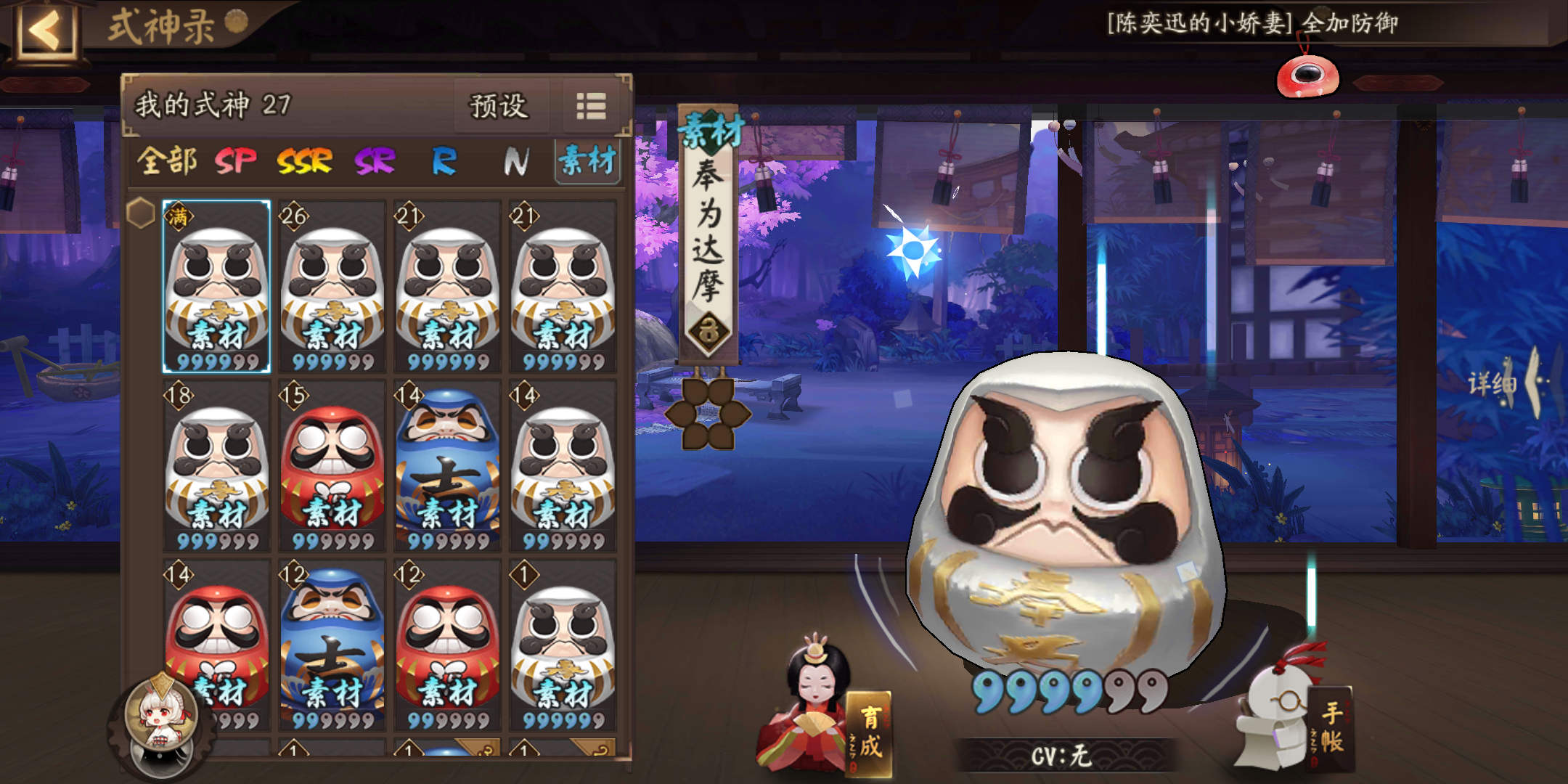Open the 预设 presets dropdown
Viewport: 1568px width, 784px height.
(501, 107)
